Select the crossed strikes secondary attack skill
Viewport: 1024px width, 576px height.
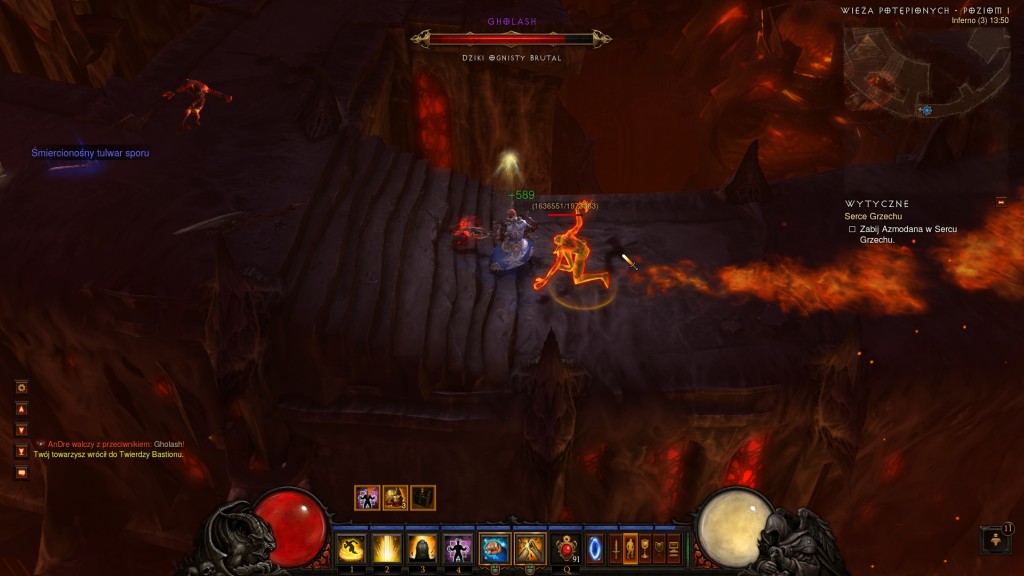[x=530, y=548]
